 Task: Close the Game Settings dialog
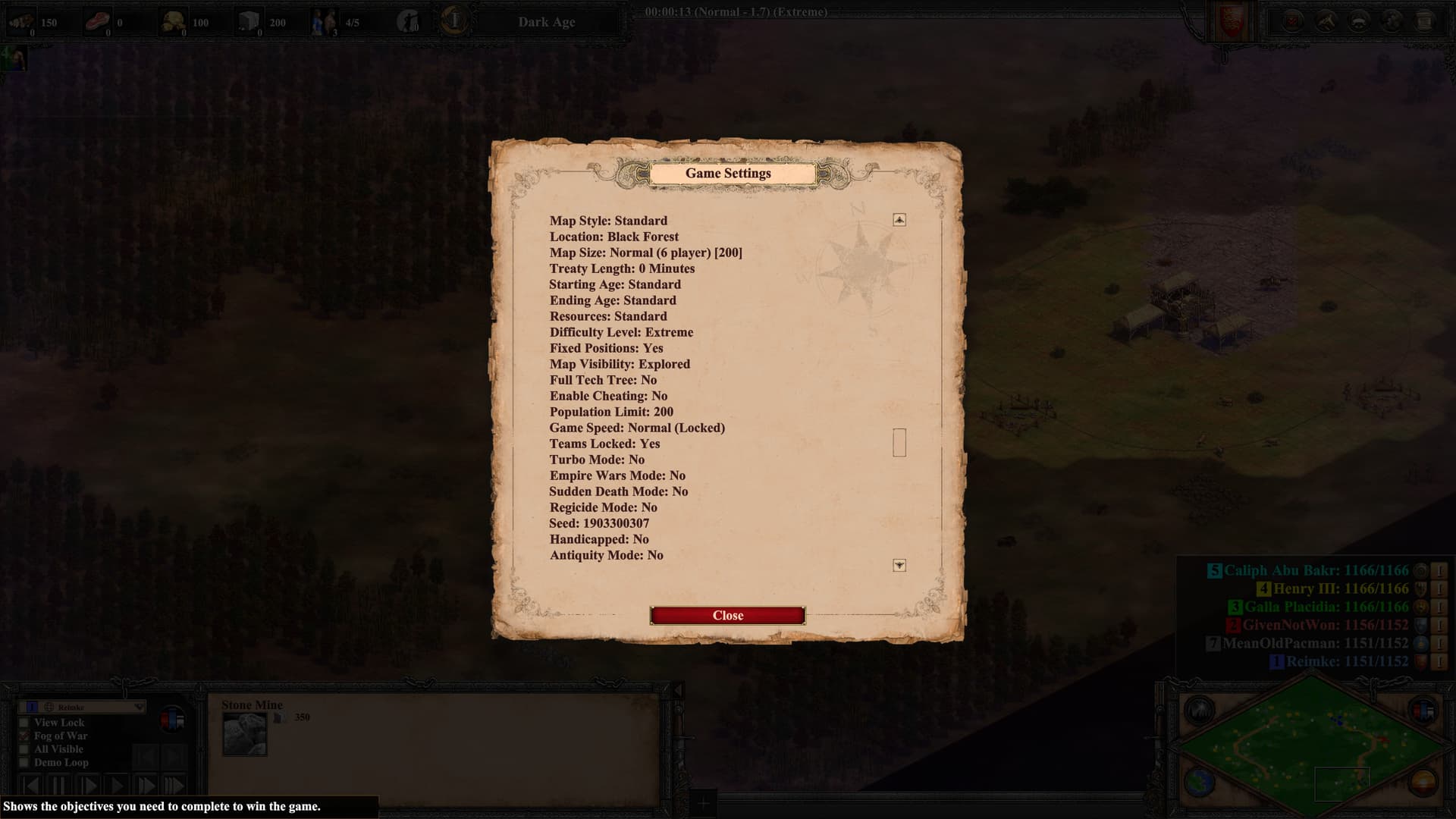pyautogui.click(x=727, y=616)
